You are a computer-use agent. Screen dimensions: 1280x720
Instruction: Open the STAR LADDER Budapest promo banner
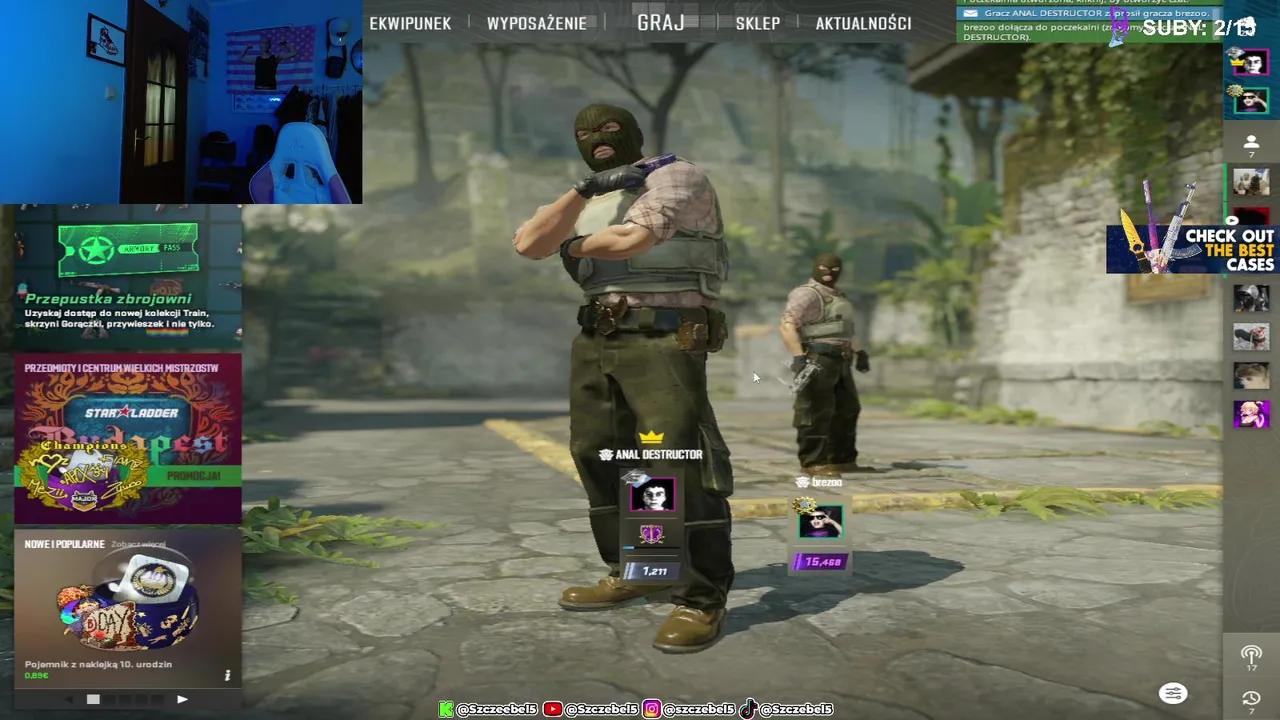[127, 437]
